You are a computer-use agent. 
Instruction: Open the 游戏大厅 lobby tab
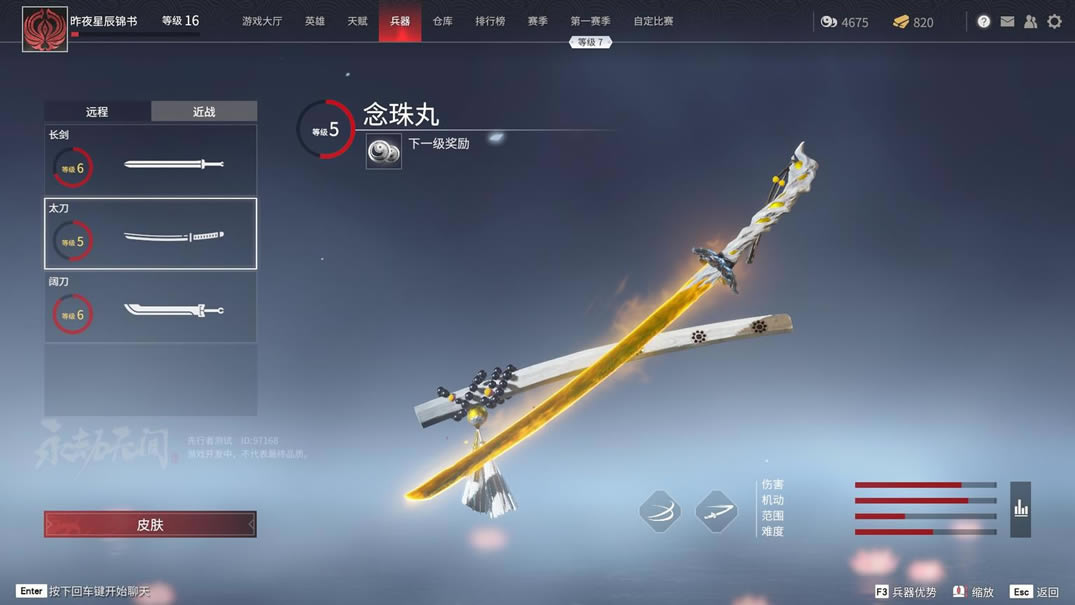(262, 21)
